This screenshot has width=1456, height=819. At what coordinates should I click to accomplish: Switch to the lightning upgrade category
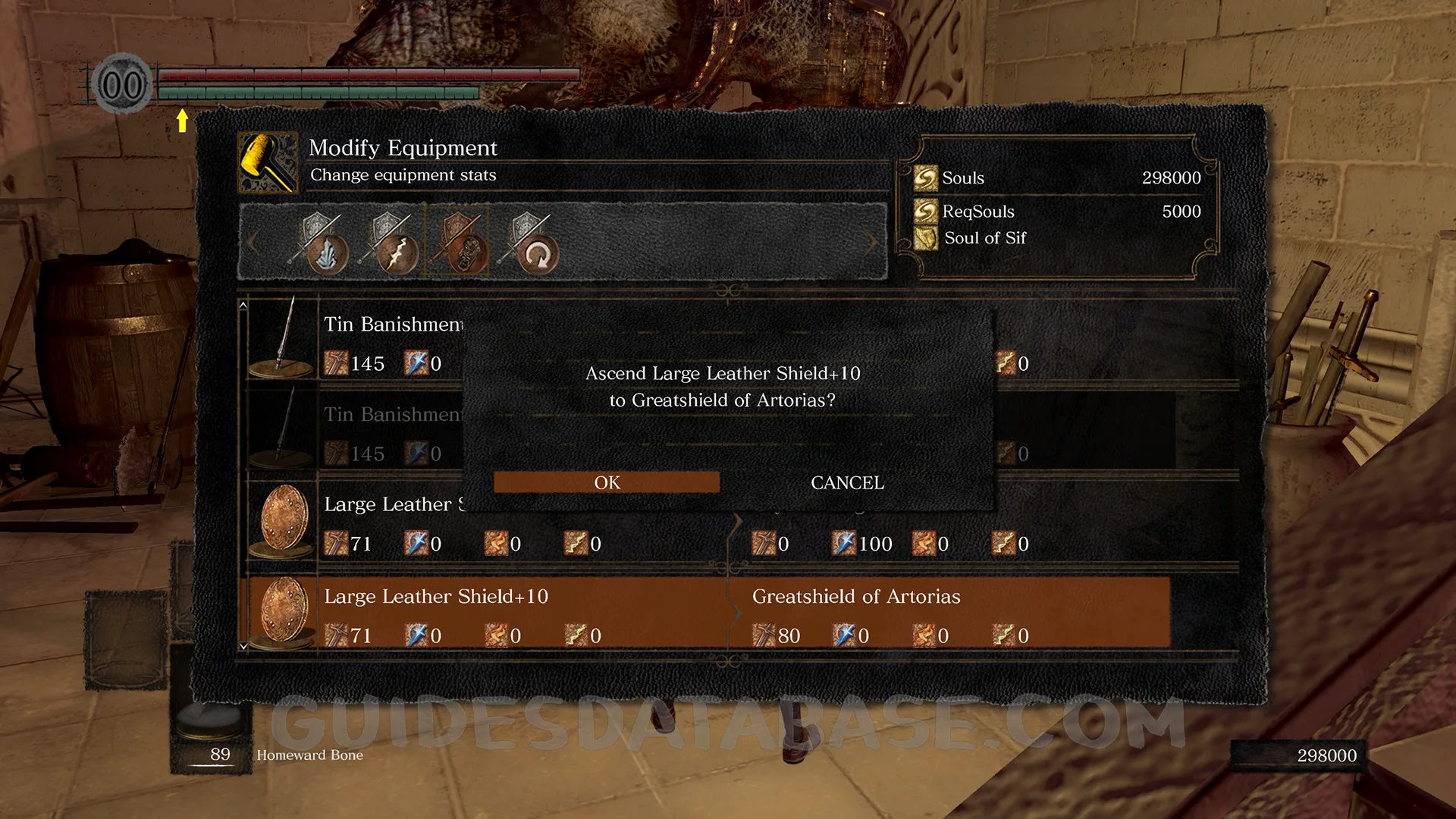pyautogui.click(x=389, y=244)
